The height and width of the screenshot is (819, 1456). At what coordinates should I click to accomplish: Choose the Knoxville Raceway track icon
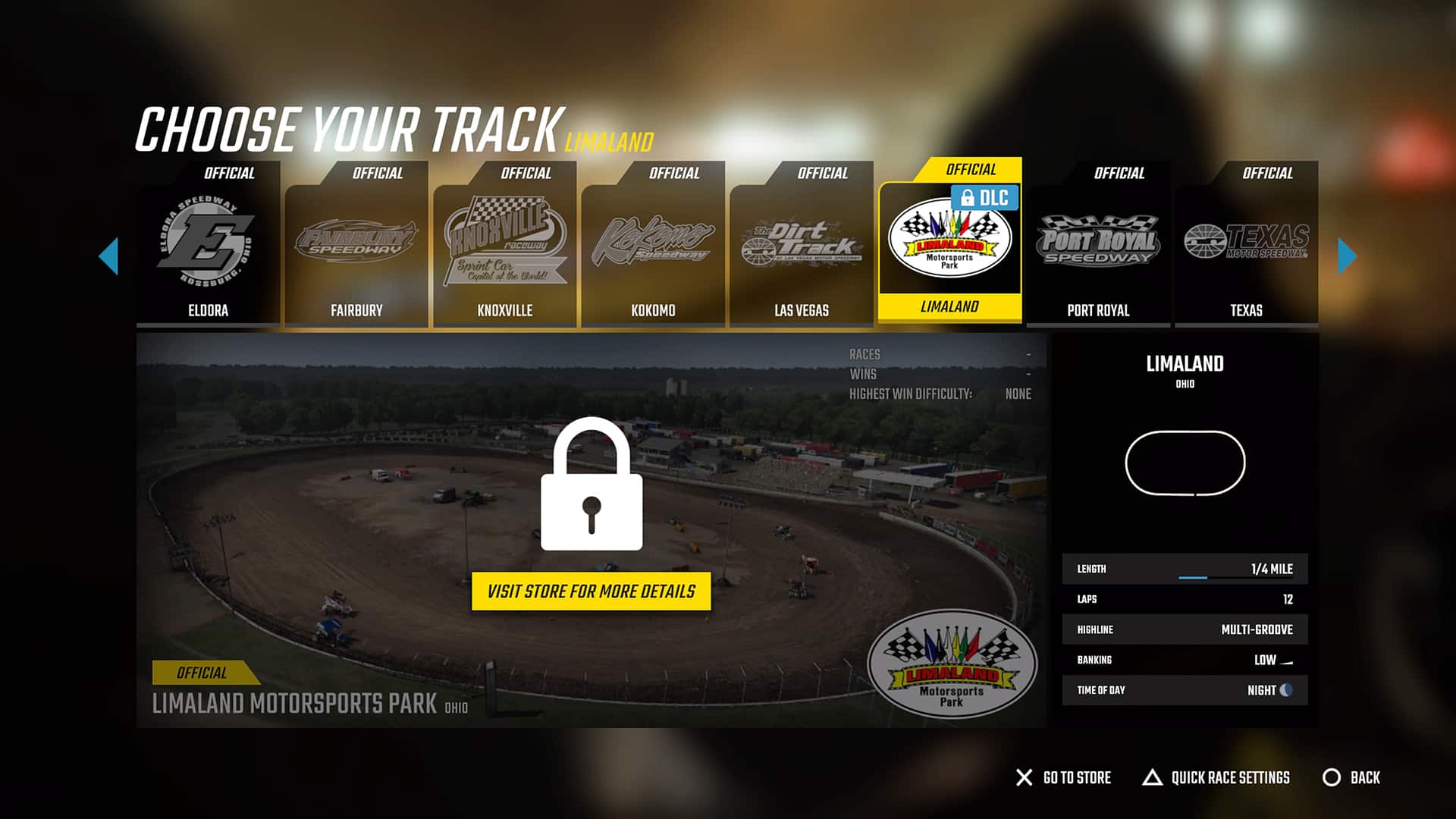pos(505,239)
